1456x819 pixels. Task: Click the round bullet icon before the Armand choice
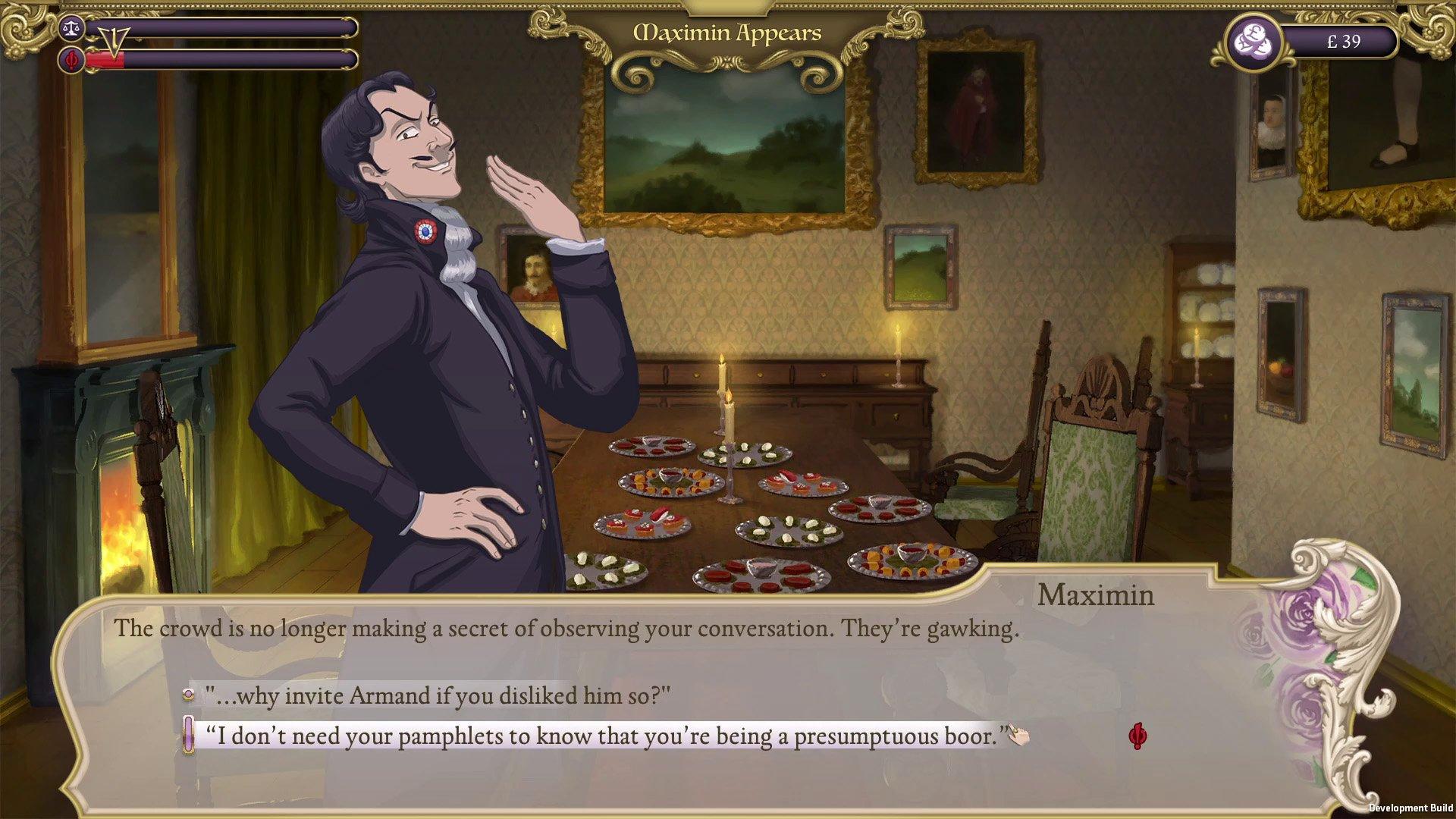pos(187,694)
